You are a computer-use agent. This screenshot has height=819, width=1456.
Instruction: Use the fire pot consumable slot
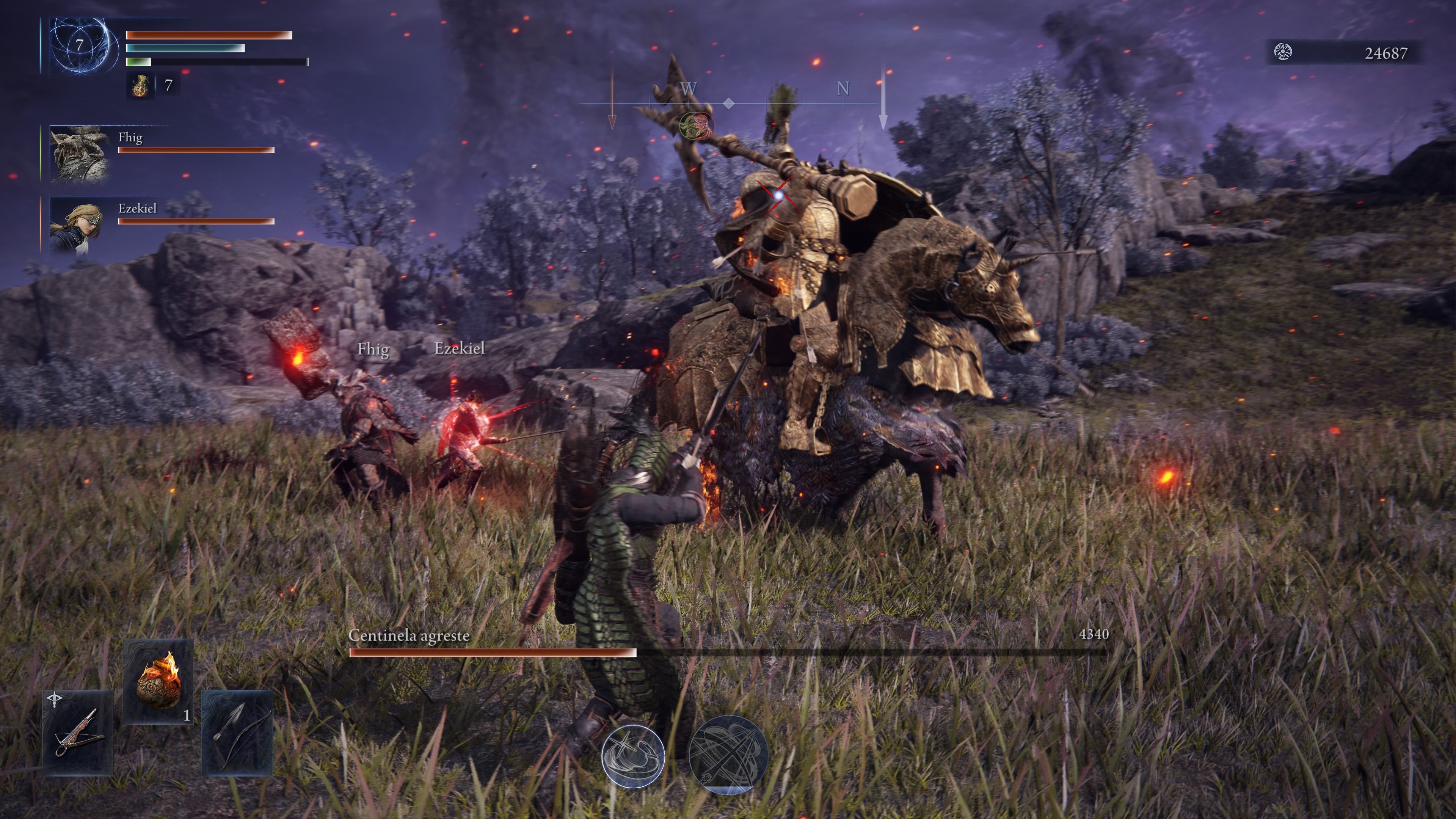158,681
